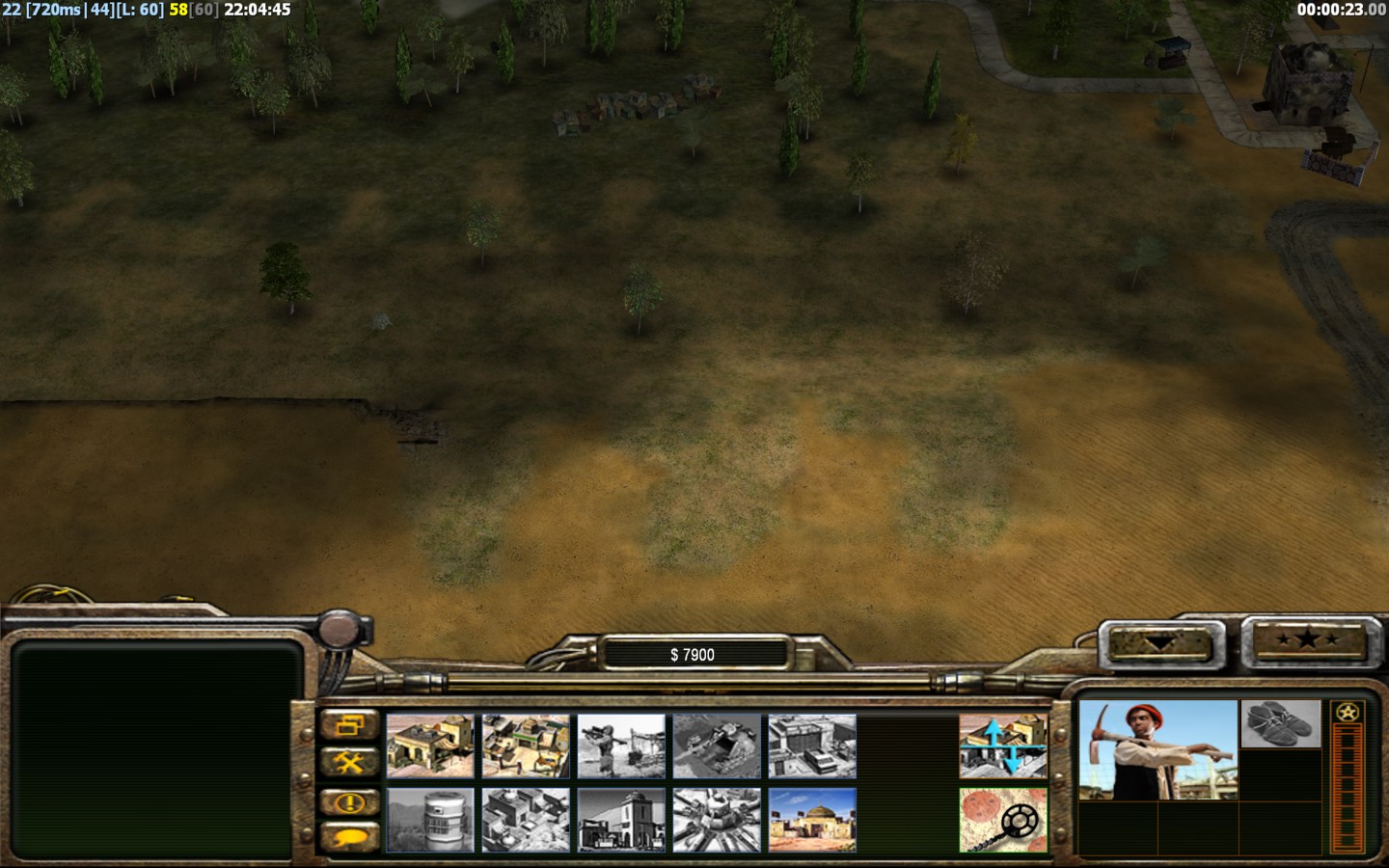Choose the Stinger Site structure
The image size is (1389, 868).
tap(621, 746)
